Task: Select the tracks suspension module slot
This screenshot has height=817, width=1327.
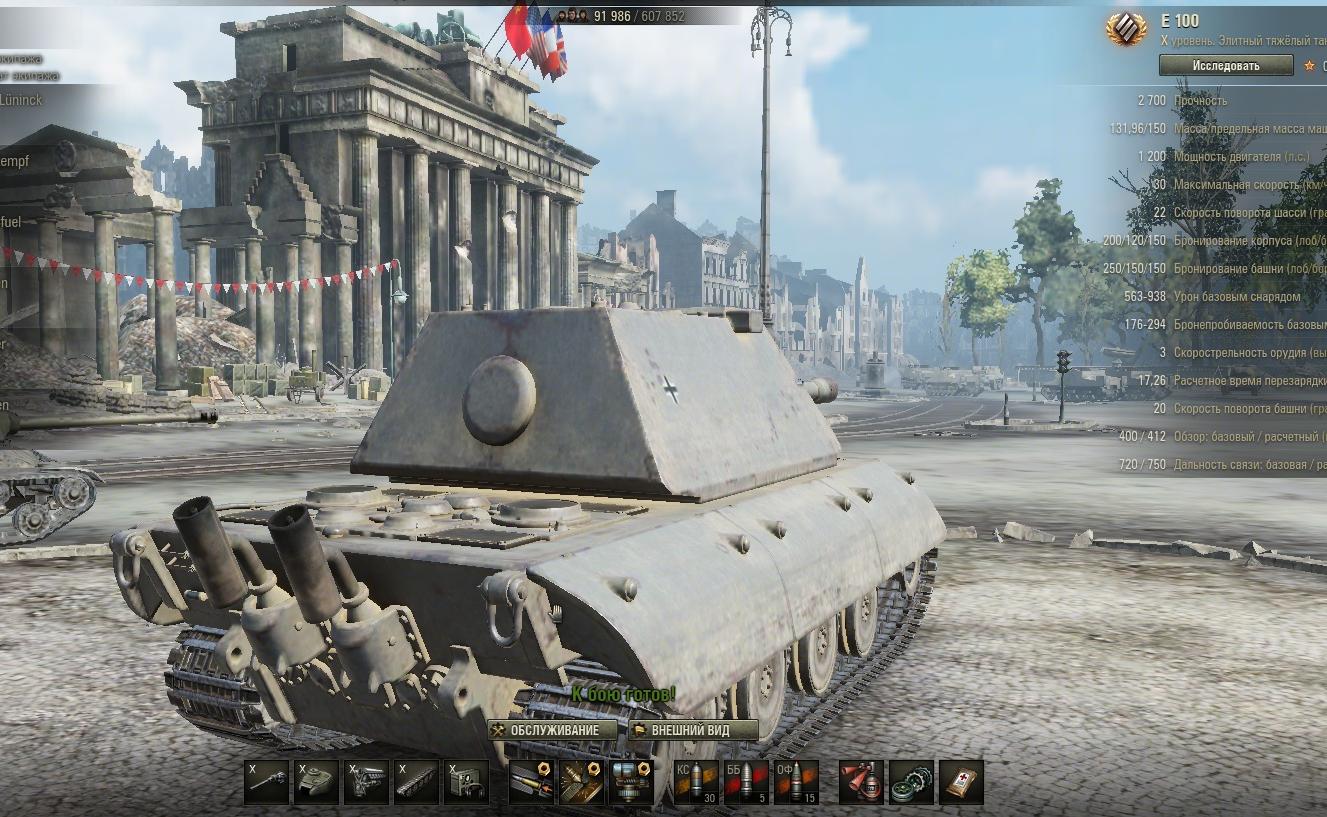Action: [416, 782]
